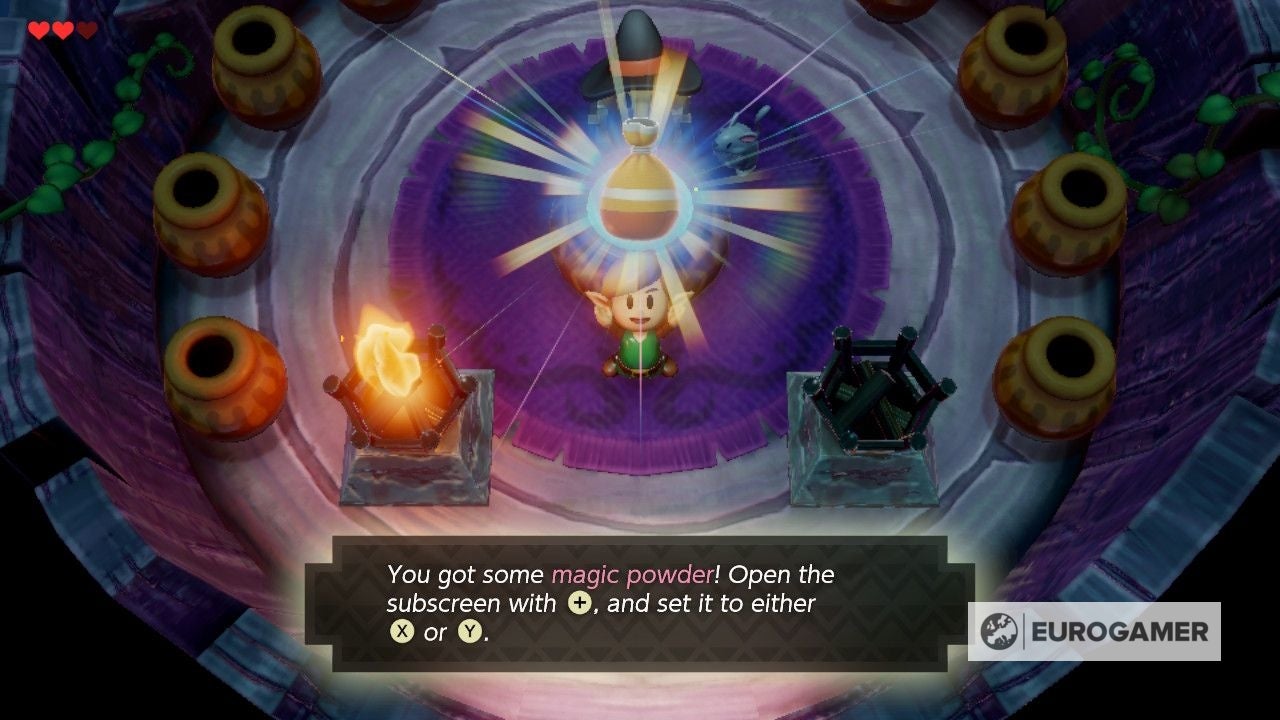Click the first heart in the health meter

tap(38, 29)
